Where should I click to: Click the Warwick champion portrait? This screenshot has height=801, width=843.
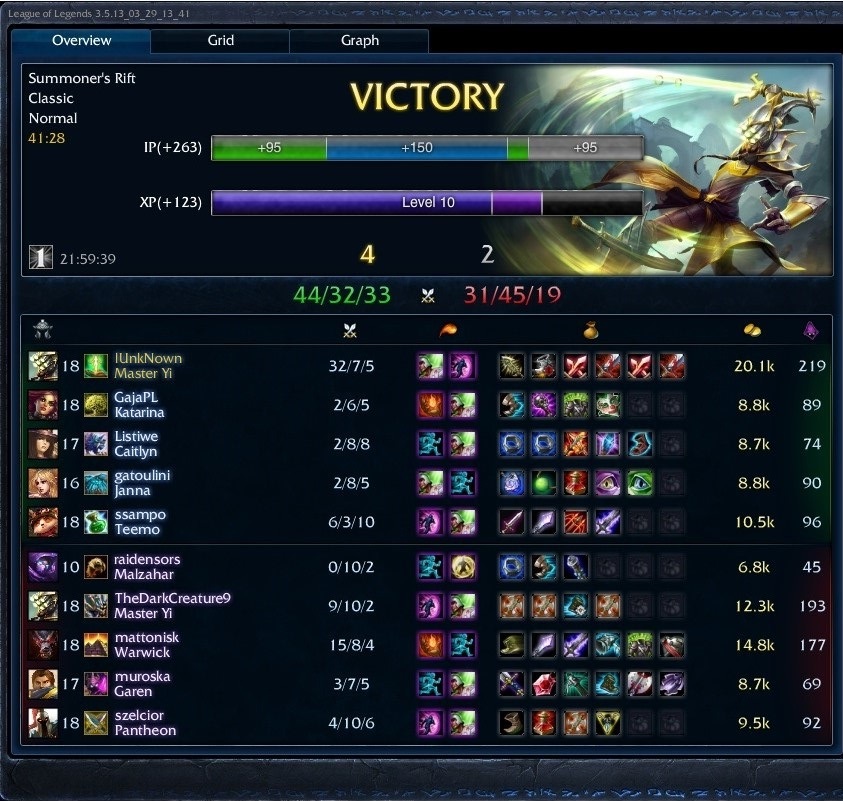coord(42,645)
